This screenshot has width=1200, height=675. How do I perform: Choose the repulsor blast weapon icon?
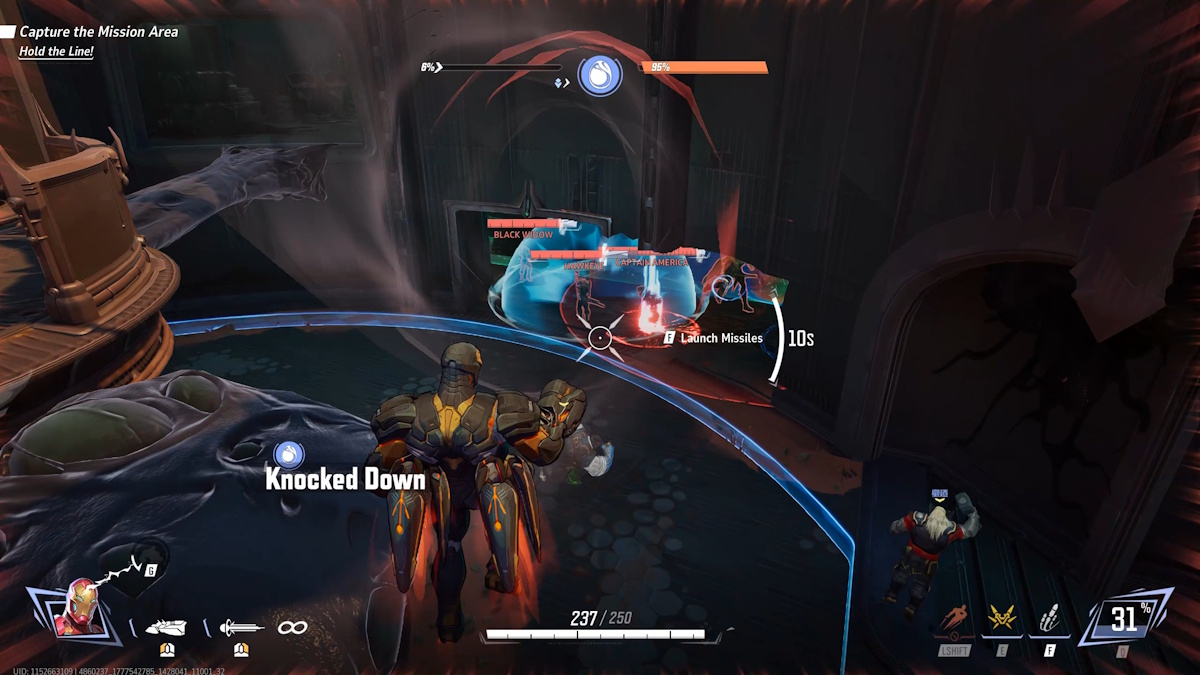(x=166, y=628)
